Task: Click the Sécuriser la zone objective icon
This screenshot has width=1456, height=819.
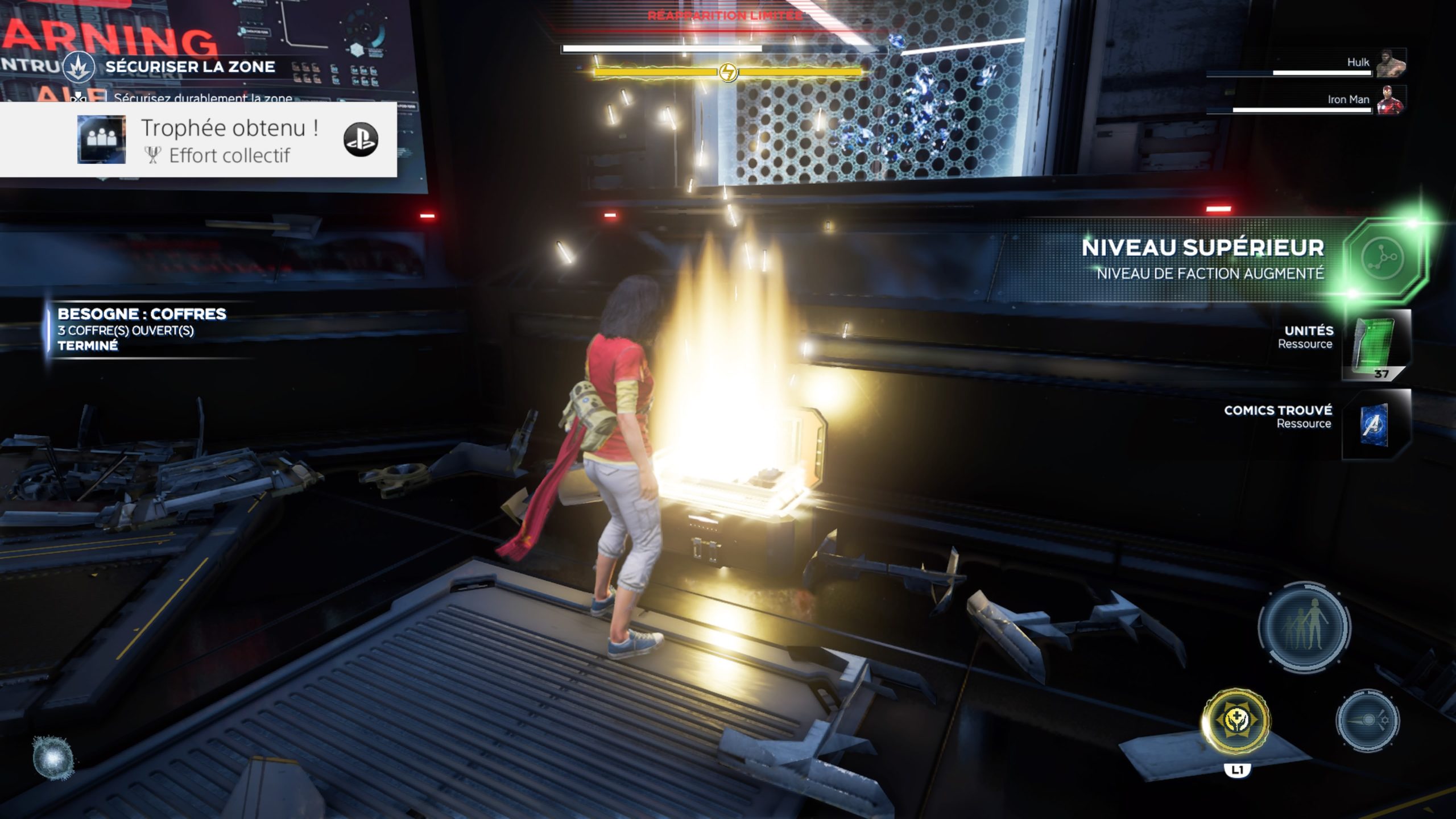Action: tap(79, 68)
